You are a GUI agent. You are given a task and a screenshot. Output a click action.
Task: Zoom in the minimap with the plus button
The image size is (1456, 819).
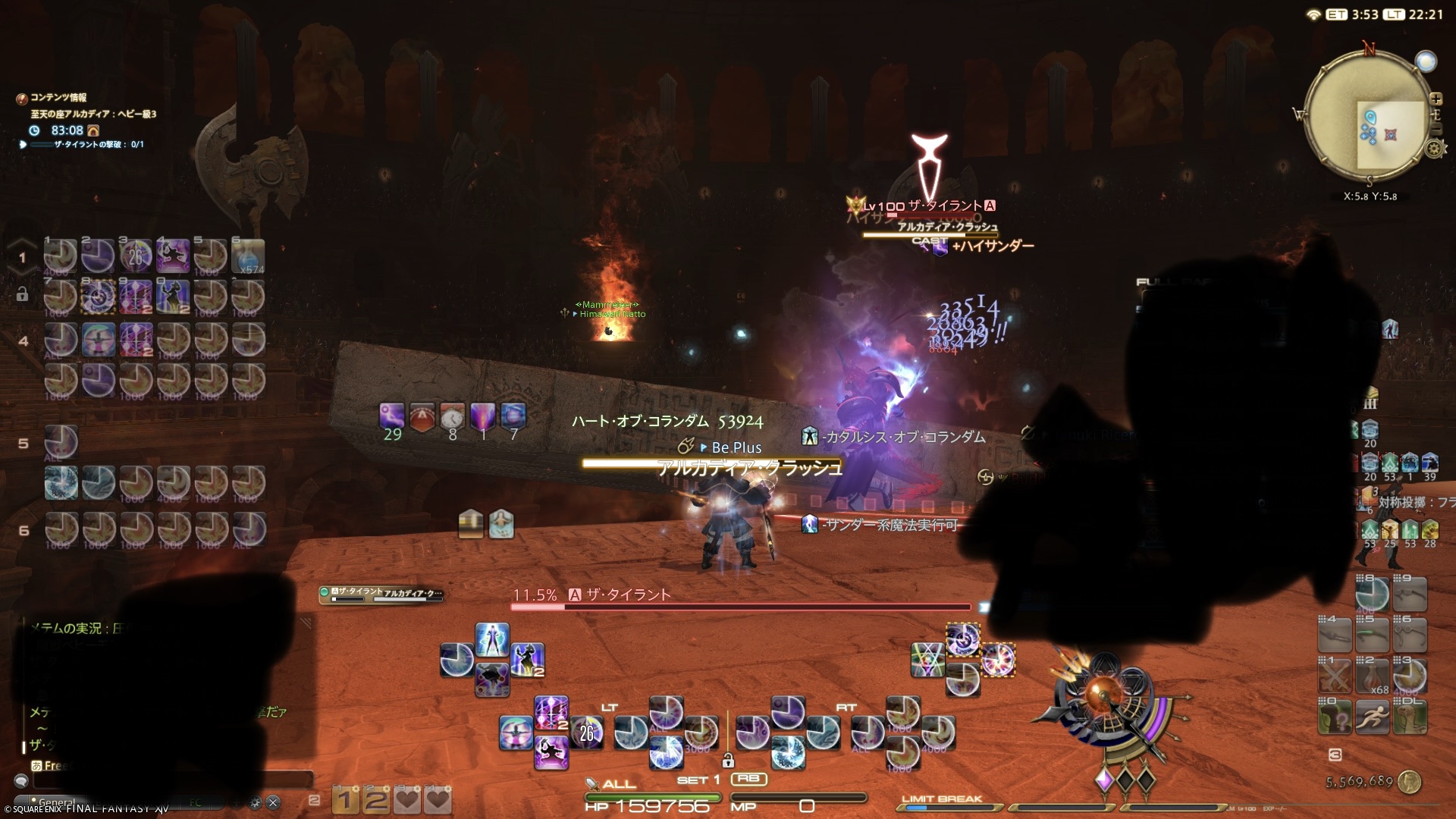(x=1436, y=99)
